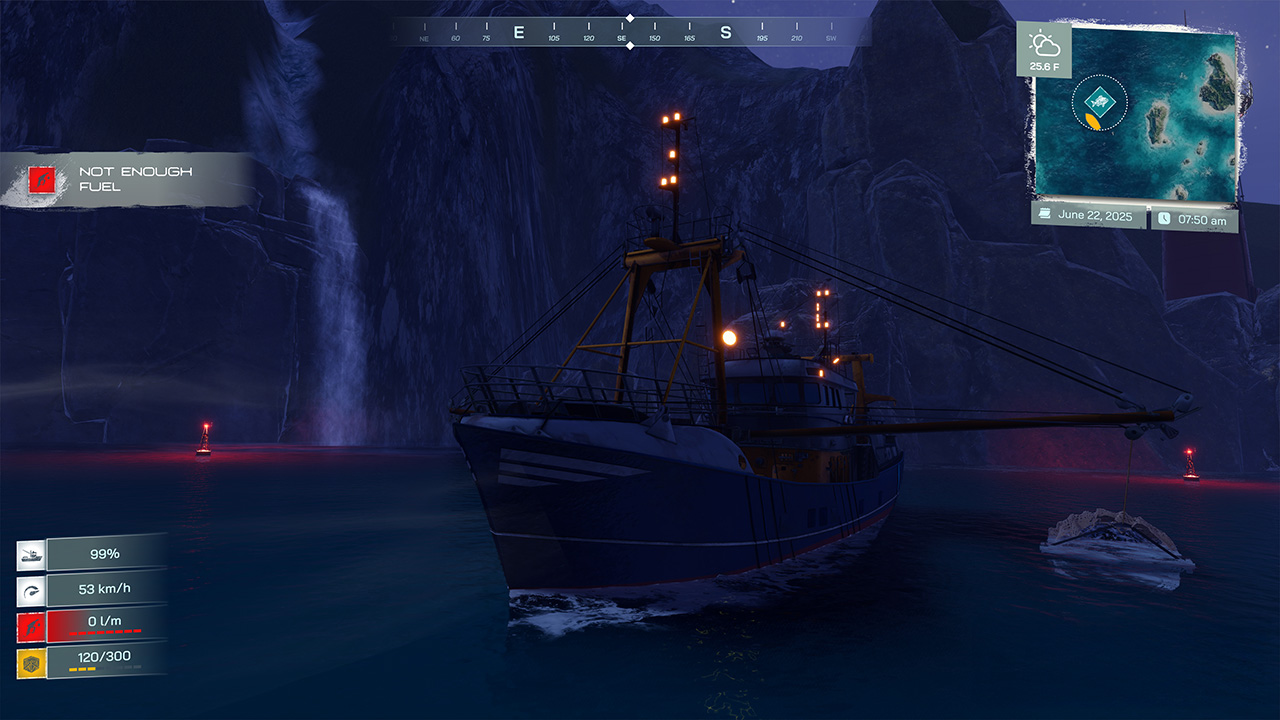
Task: Select the S heading on the compass bar
Action: tap(728, 31)
